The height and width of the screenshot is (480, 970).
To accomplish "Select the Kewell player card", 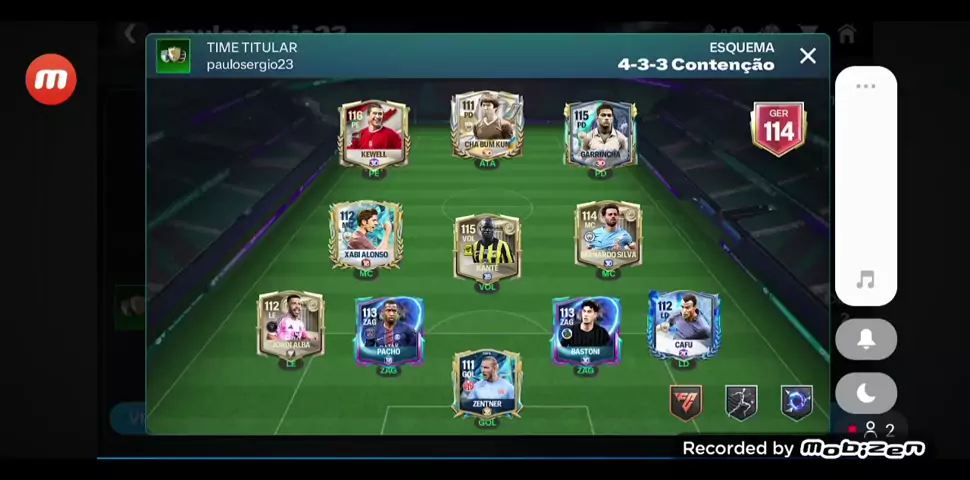I will point(374,133).
